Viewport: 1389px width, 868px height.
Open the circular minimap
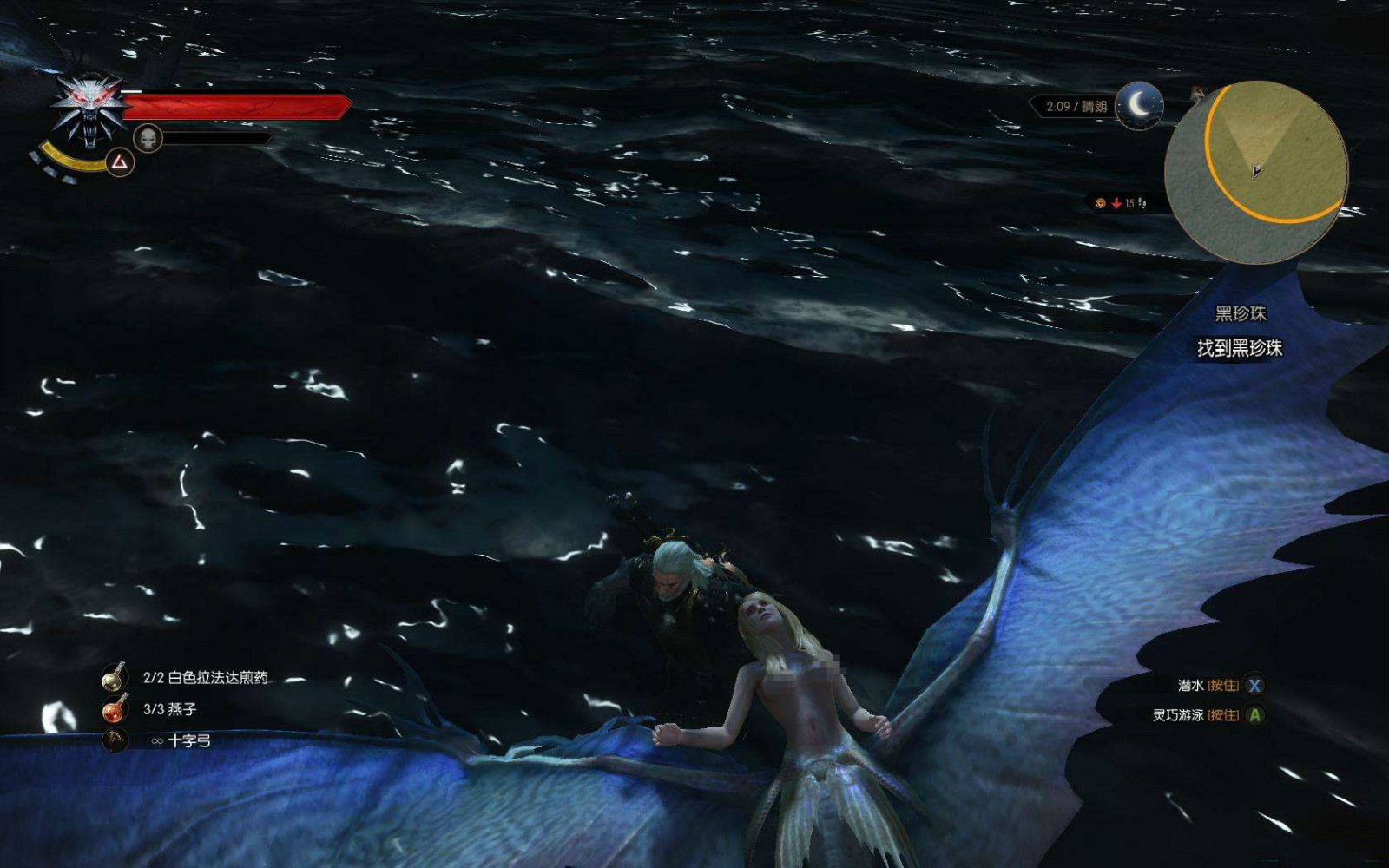click(1256, 171)
